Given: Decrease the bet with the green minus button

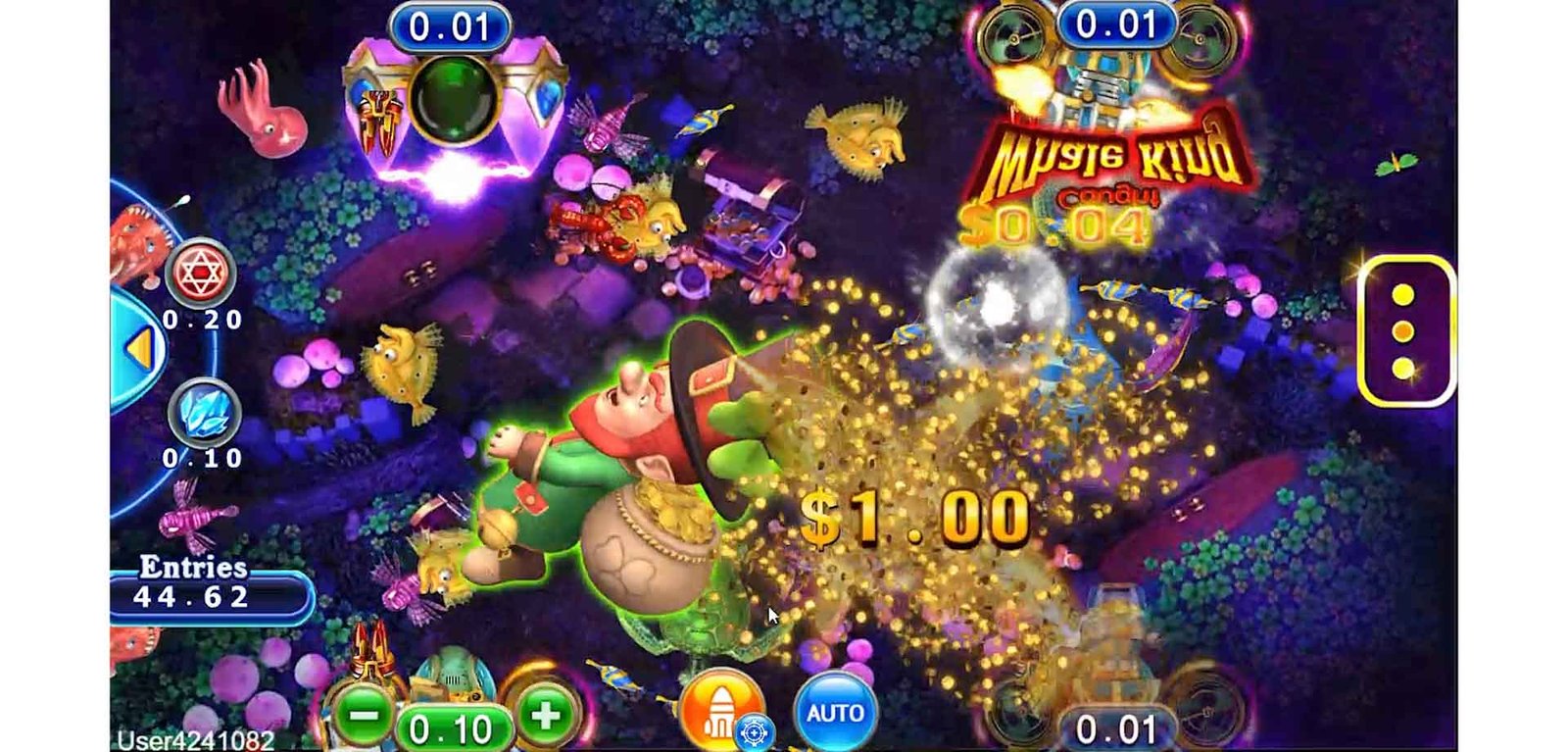Looking at the screenshot, I should (x=364, y=717).
